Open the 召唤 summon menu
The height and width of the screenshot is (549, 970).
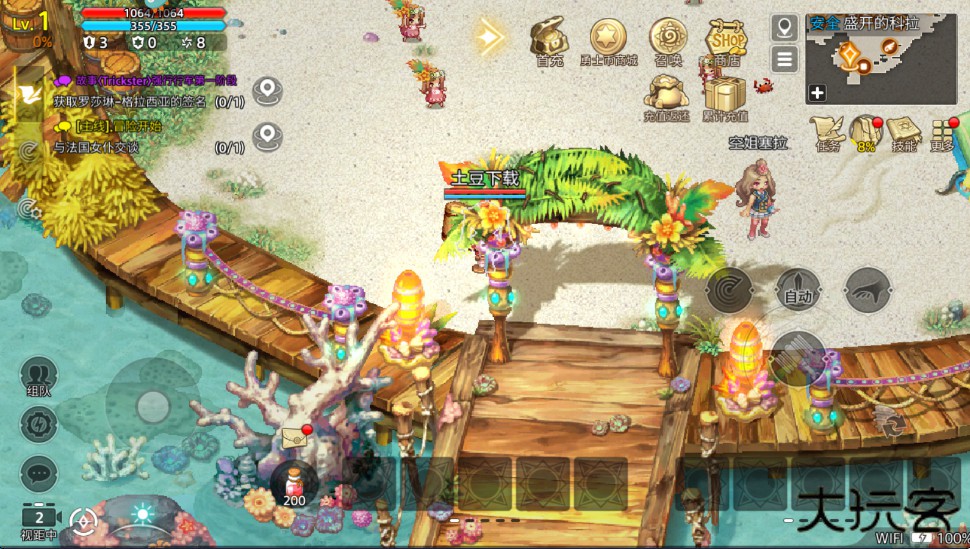pos(668,39)
